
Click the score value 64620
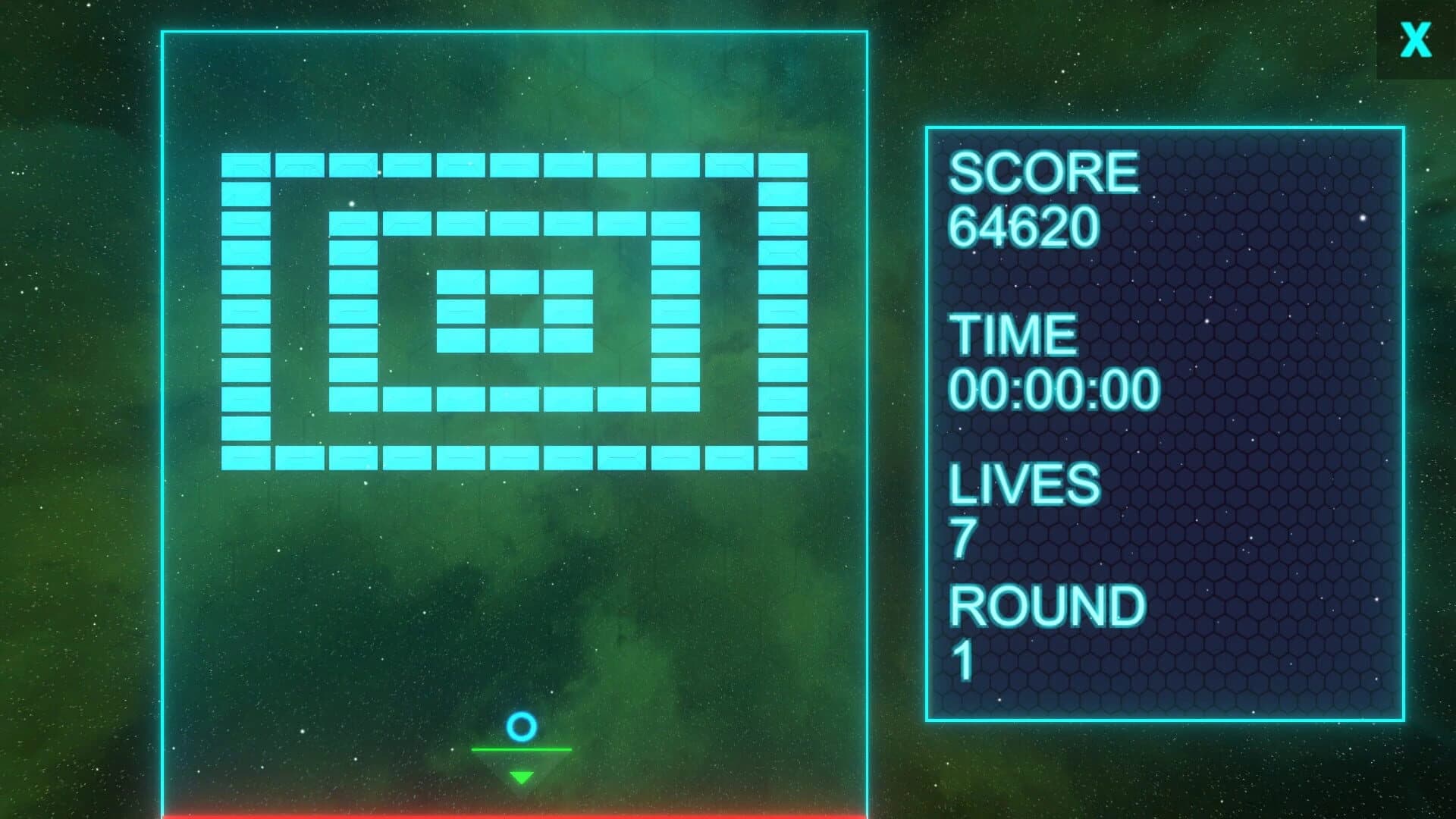click(x=1024, y=227)
